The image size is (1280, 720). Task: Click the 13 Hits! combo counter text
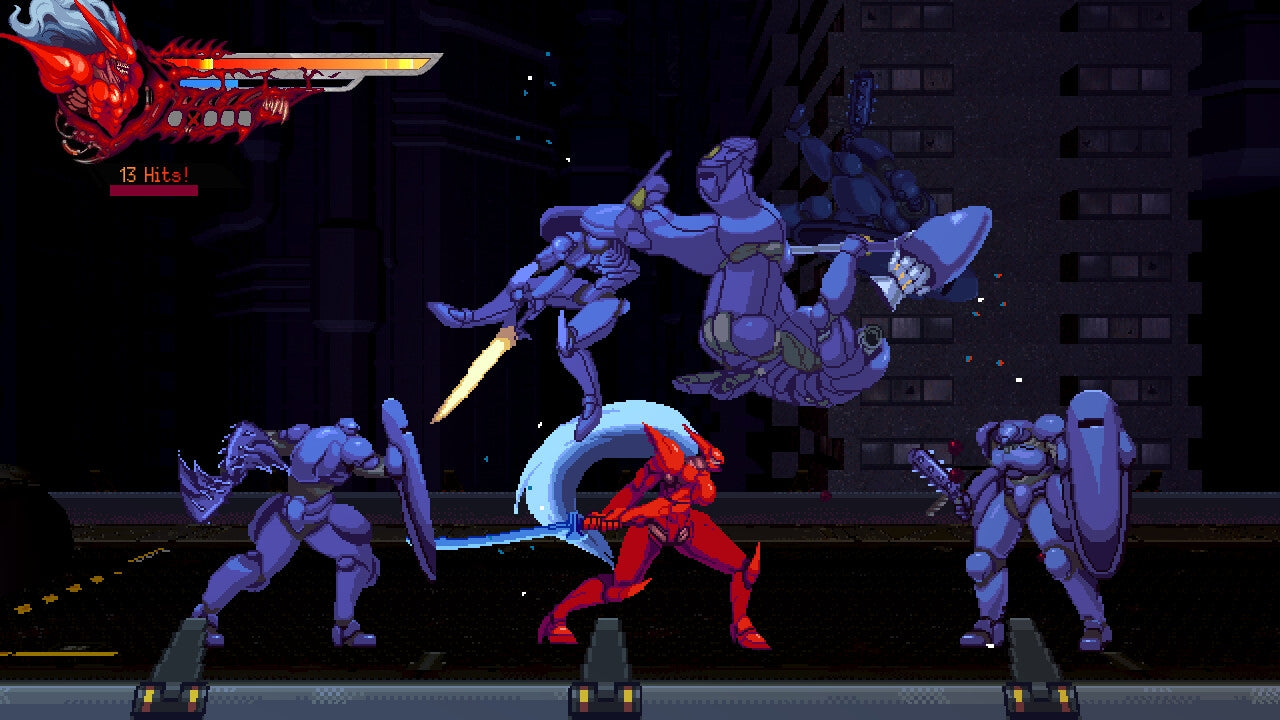pyautogui.click(x=152, y=174)
